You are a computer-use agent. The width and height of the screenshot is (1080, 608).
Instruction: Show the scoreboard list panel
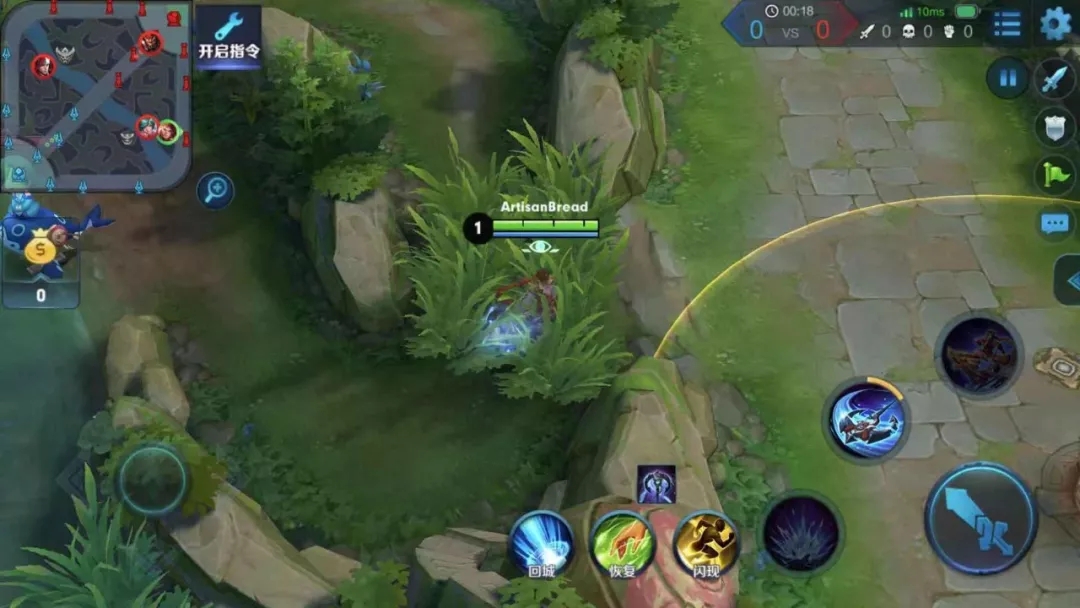point(1007,24)
